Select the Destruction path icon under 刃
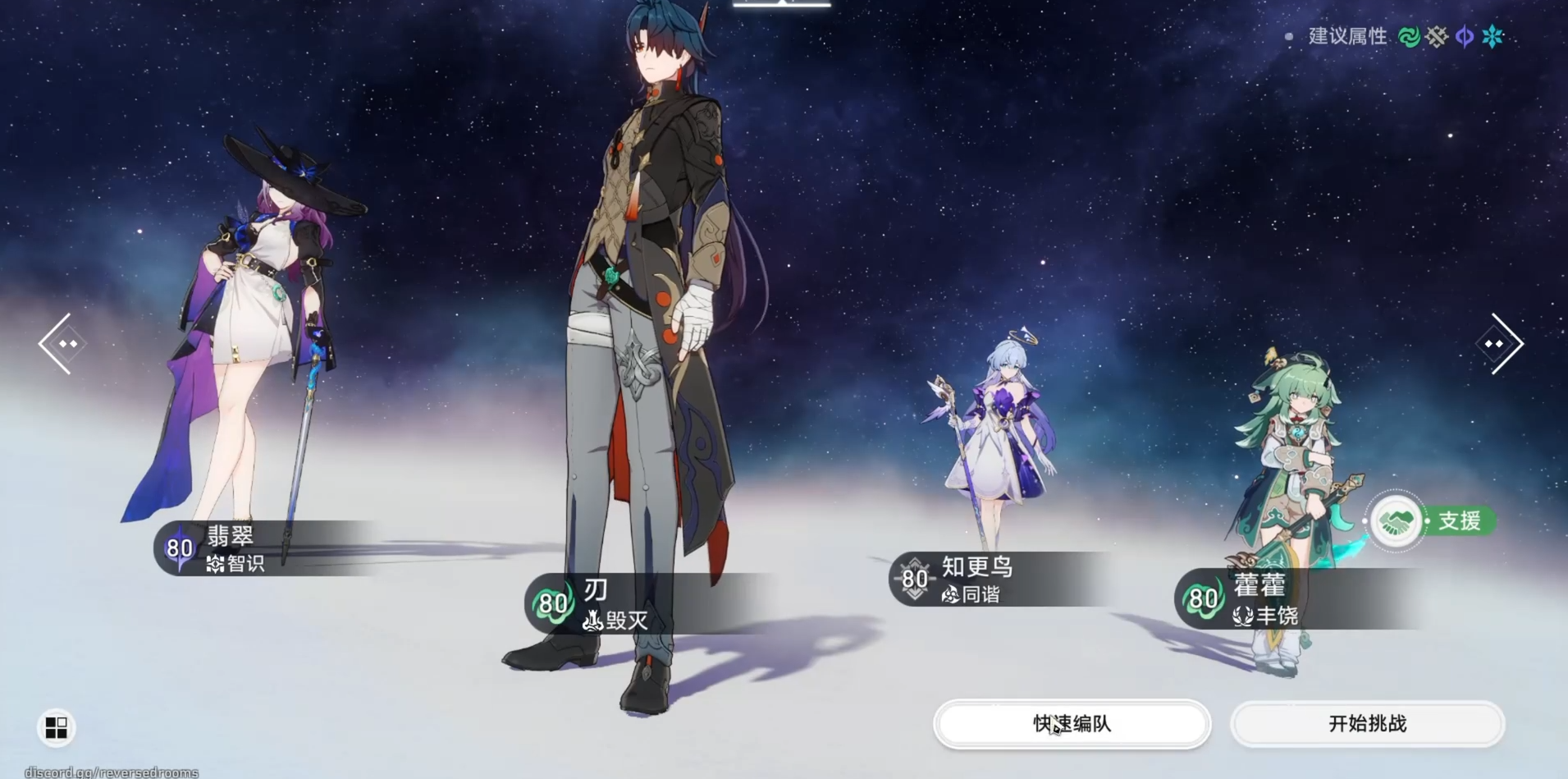This screenshot has width=1568, height=779. click(593, 622)
